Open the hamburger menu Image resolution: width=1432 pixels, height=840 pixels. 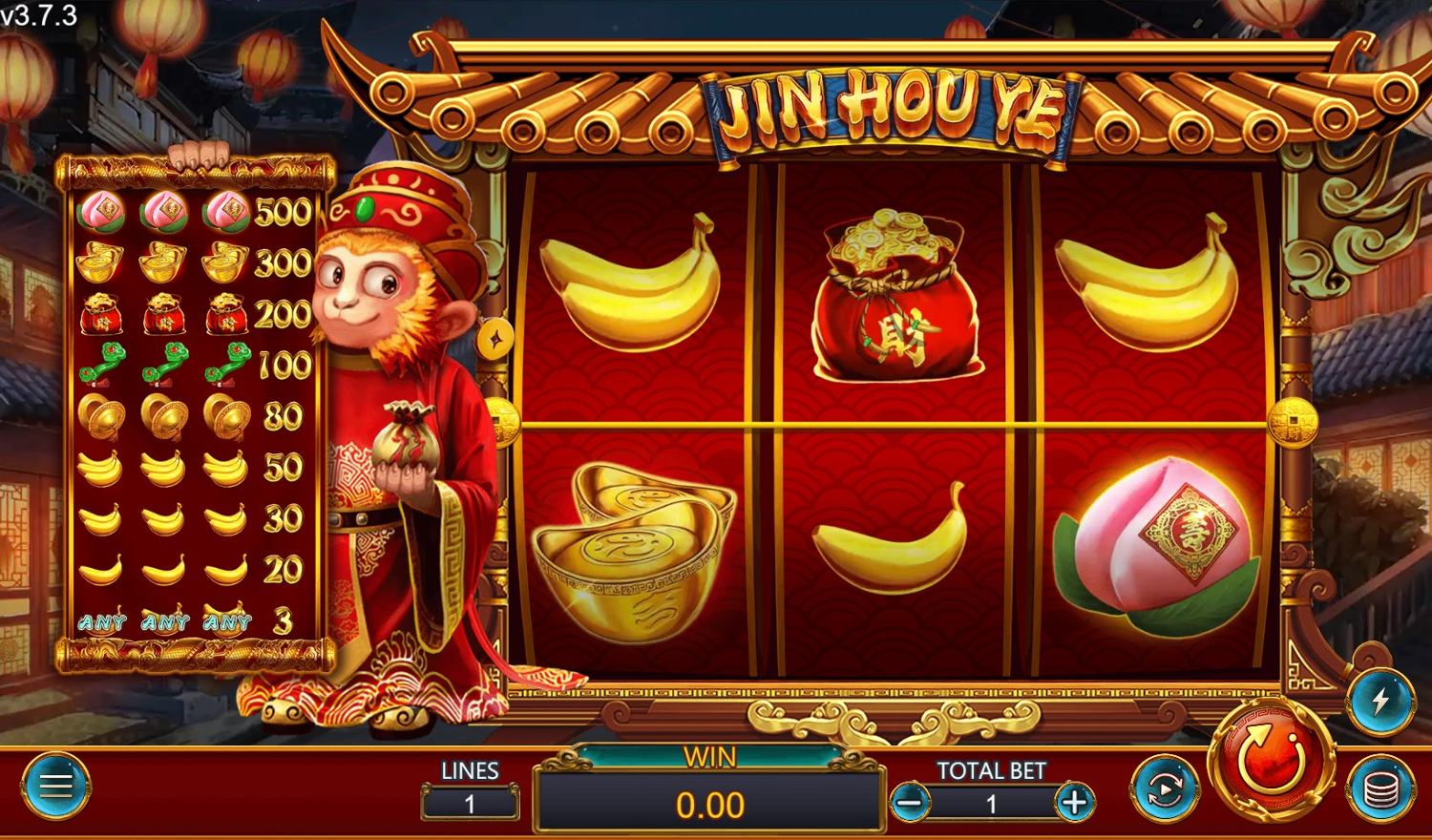55,786
